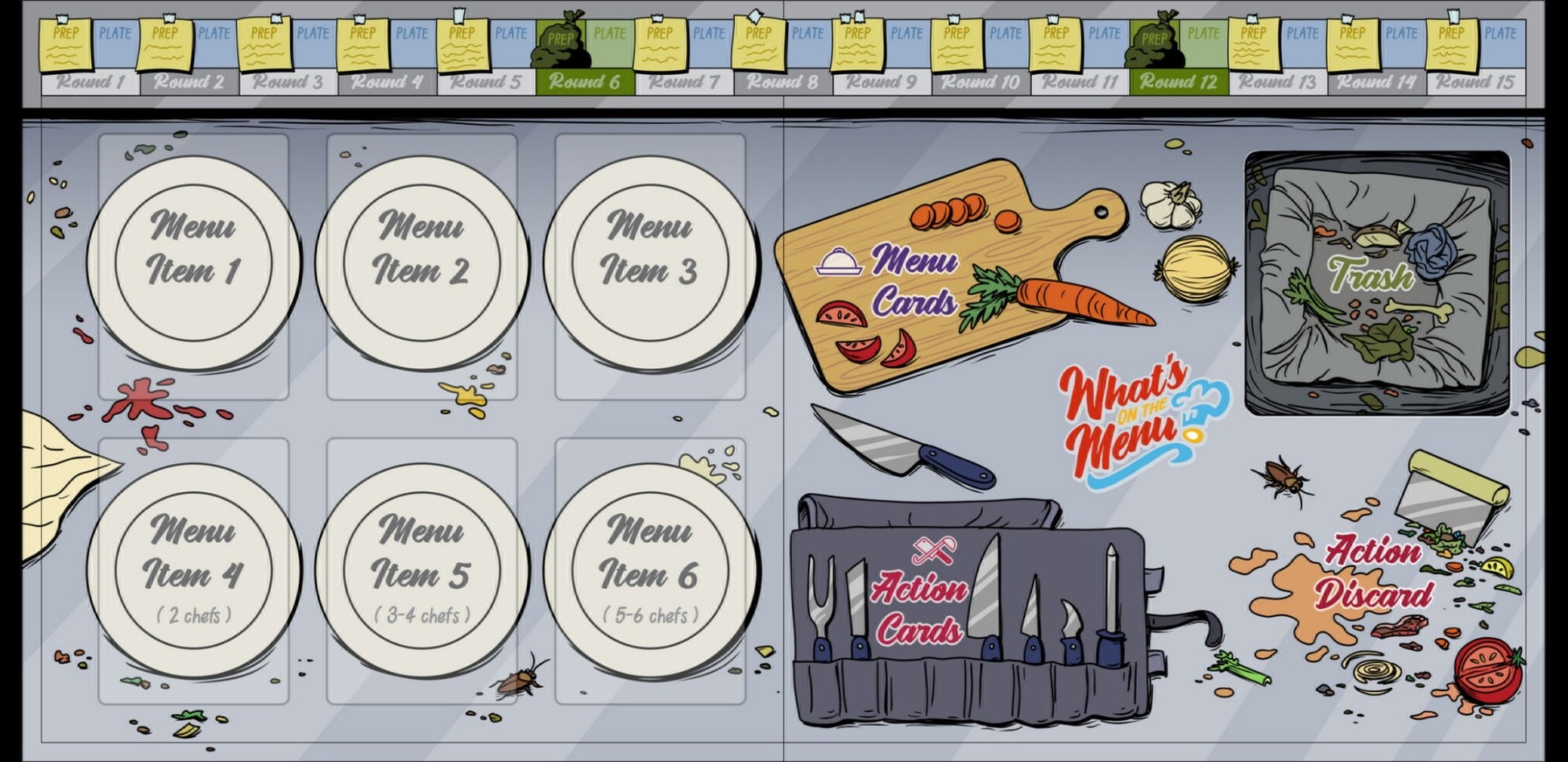The width and height of the screenshot is (1568, 762).
Task: Select the Menu Item 4 plate for 2 chefs
Action: [x=193, y=568]
